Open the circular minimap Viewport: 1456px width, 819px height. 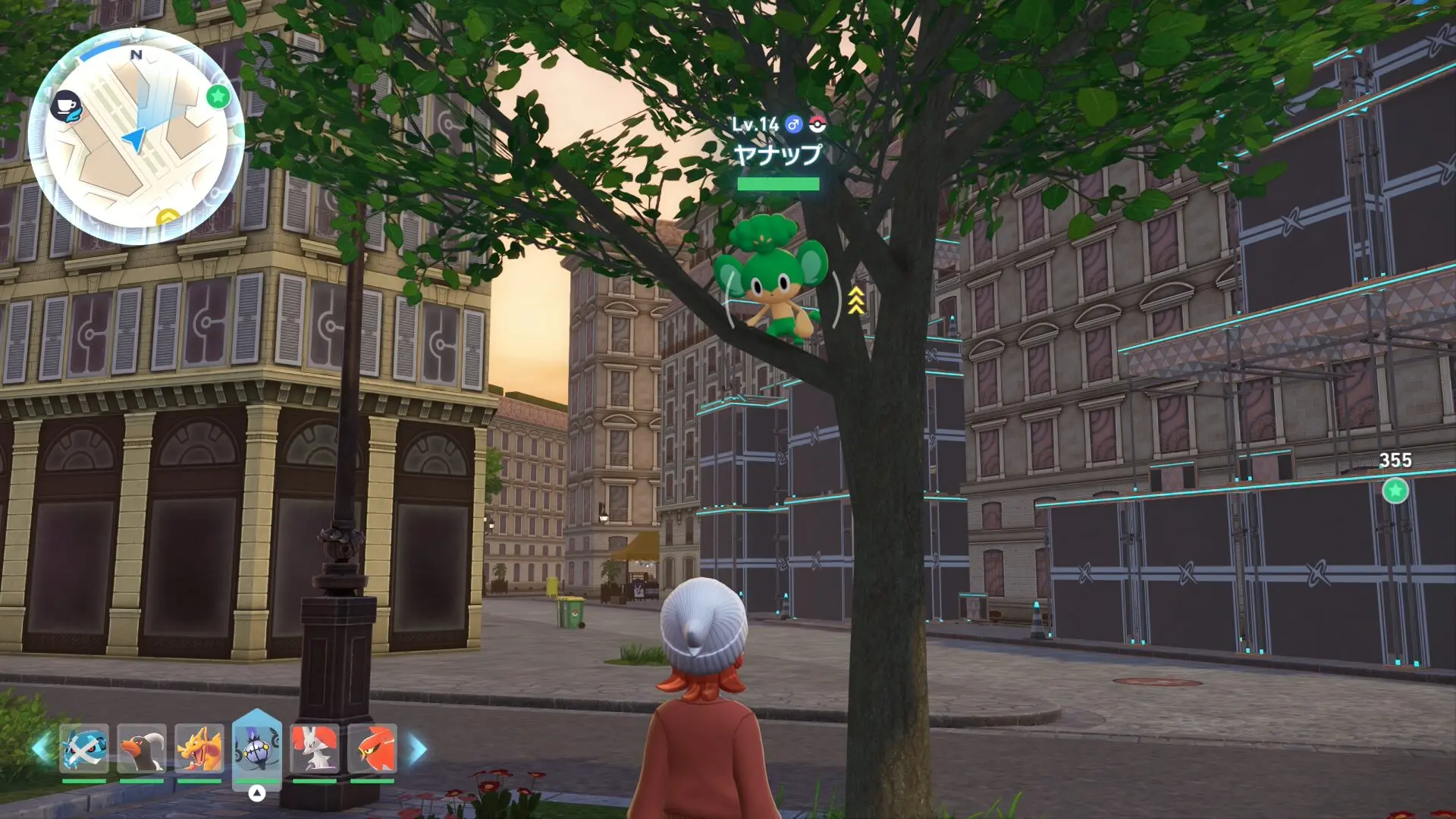coord(136,136)
